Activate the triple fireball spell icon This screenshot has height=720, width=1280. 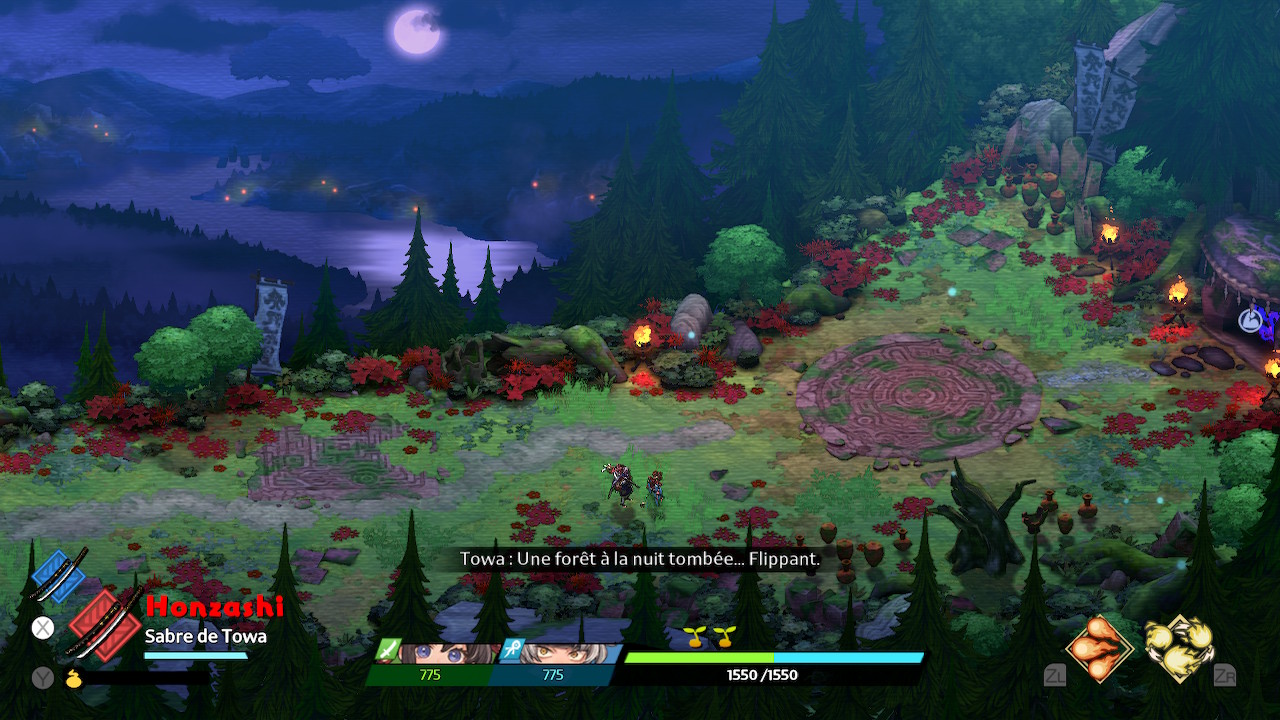(1099, 648)
